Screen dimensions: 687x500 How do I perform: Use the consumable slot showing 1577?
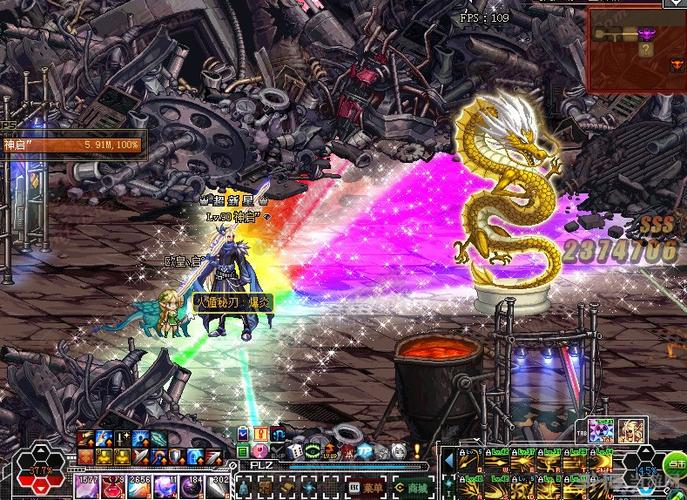tap(86, 483)
